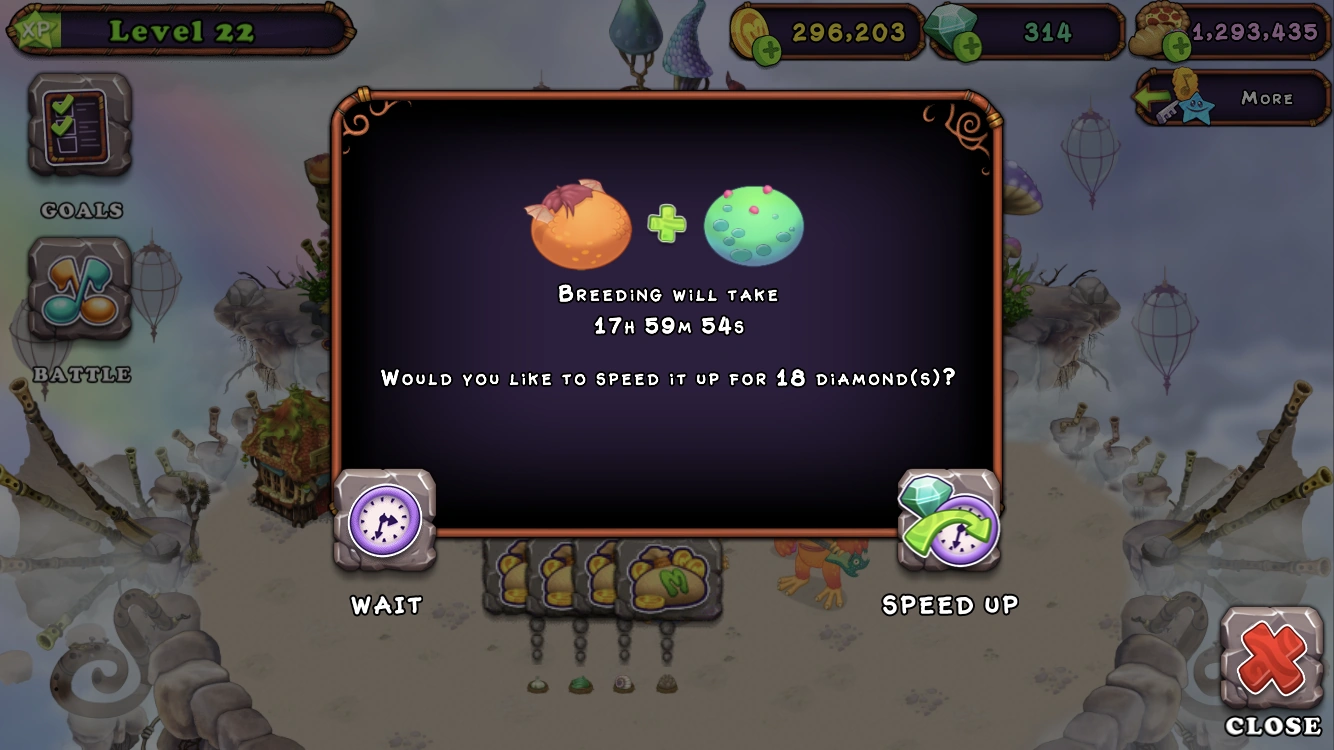Click the Speed Up diamond-clock icon
Image resolution: width=1334 pixels, height=750 pixels.
pyautogui.click(x=948, y=521)
